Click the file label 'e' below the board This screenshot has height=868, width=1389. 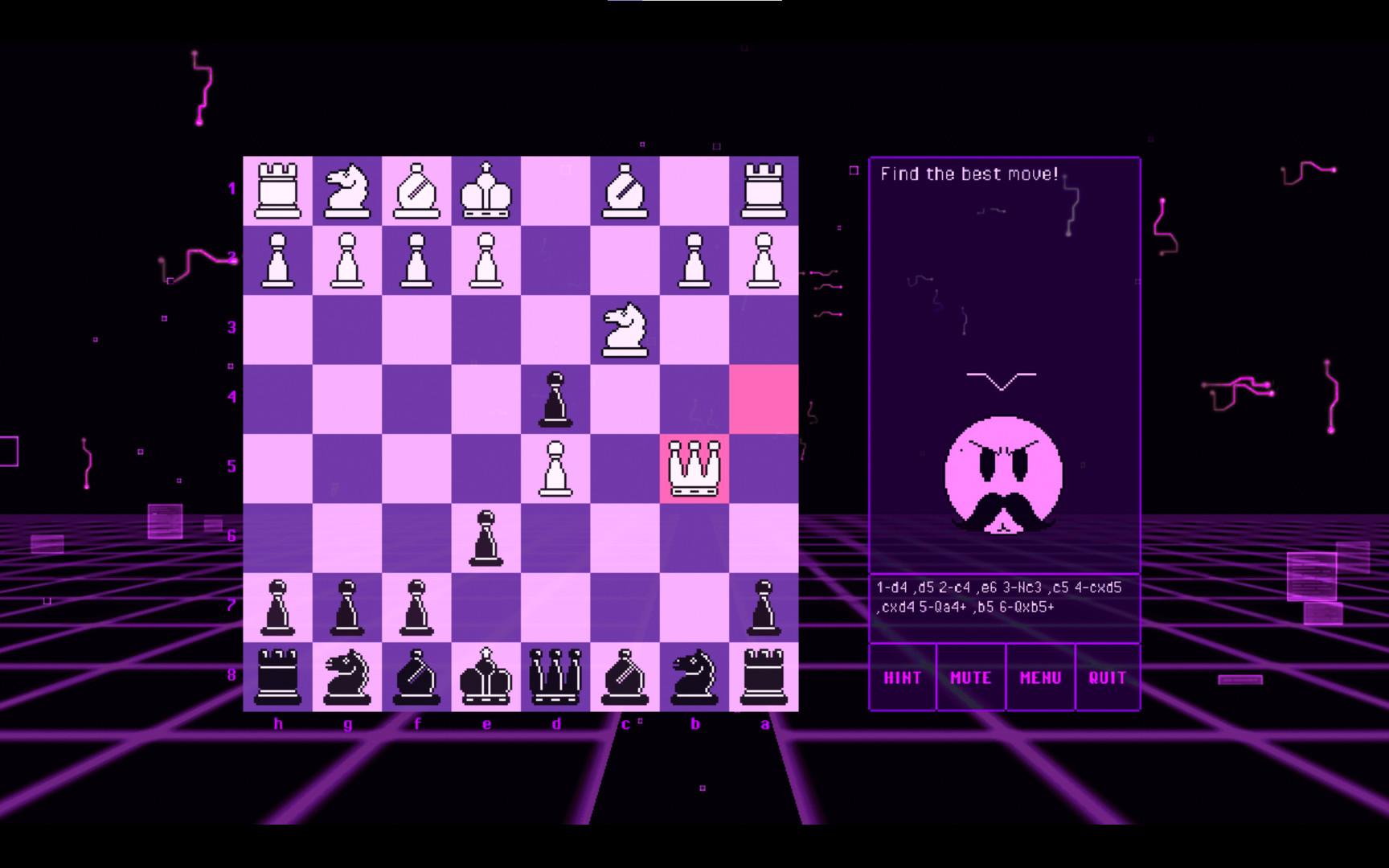click(x=486, y=723)
